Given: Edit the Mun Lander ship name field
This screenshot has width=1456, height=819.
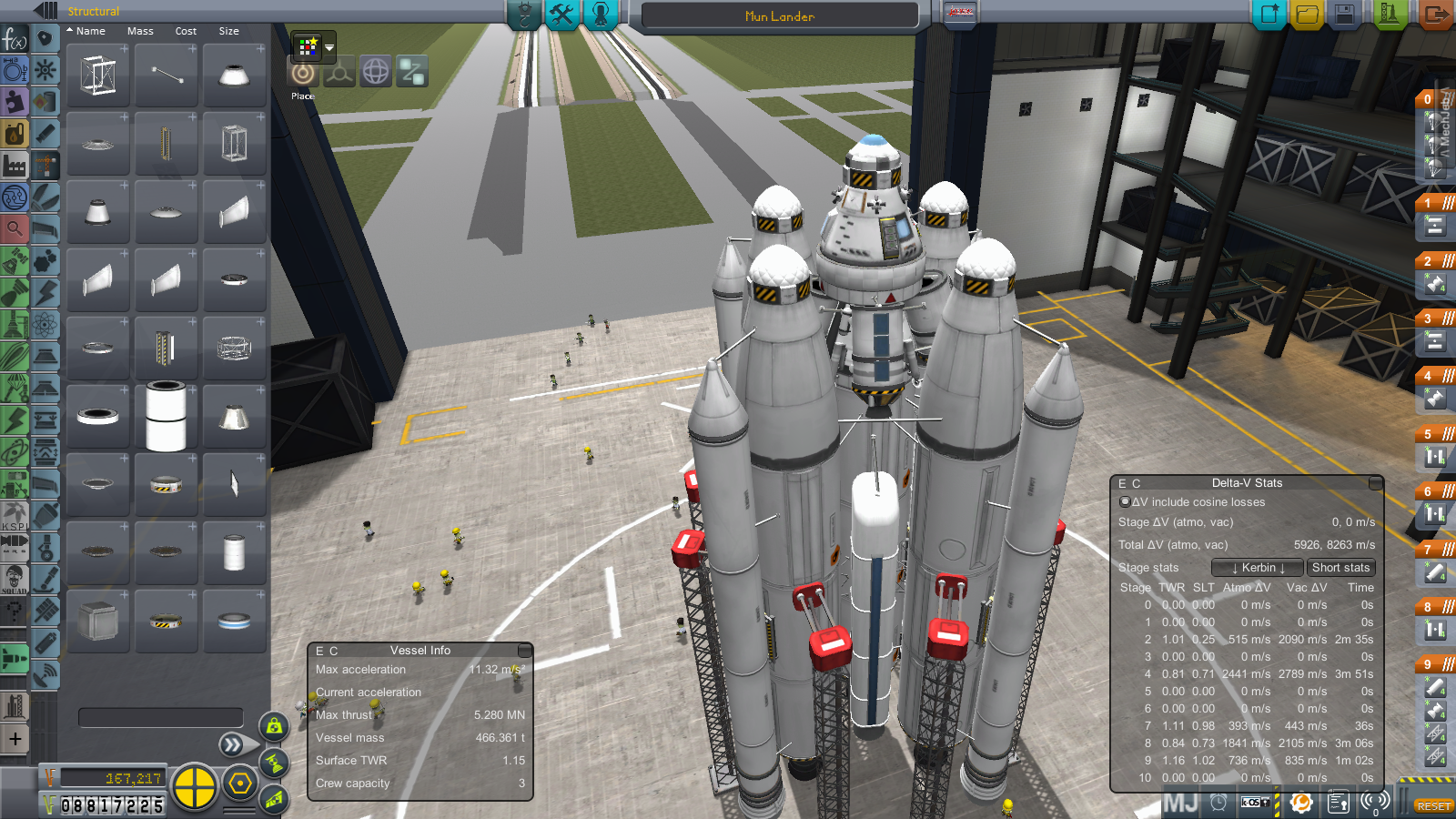Looking at the screenshot, I should (x=779, y=16).
